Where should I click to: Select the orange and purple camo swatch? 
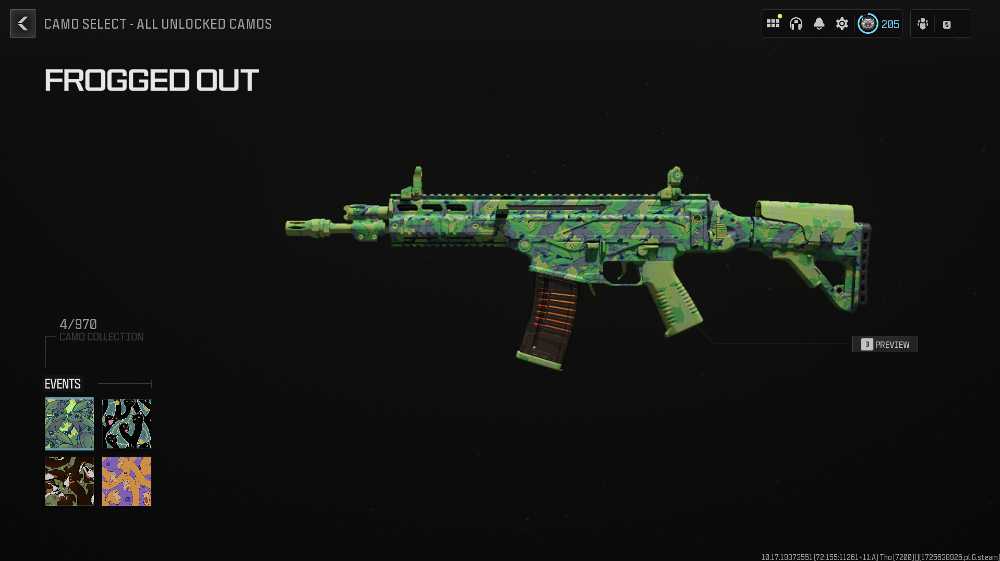click(127, 481)
